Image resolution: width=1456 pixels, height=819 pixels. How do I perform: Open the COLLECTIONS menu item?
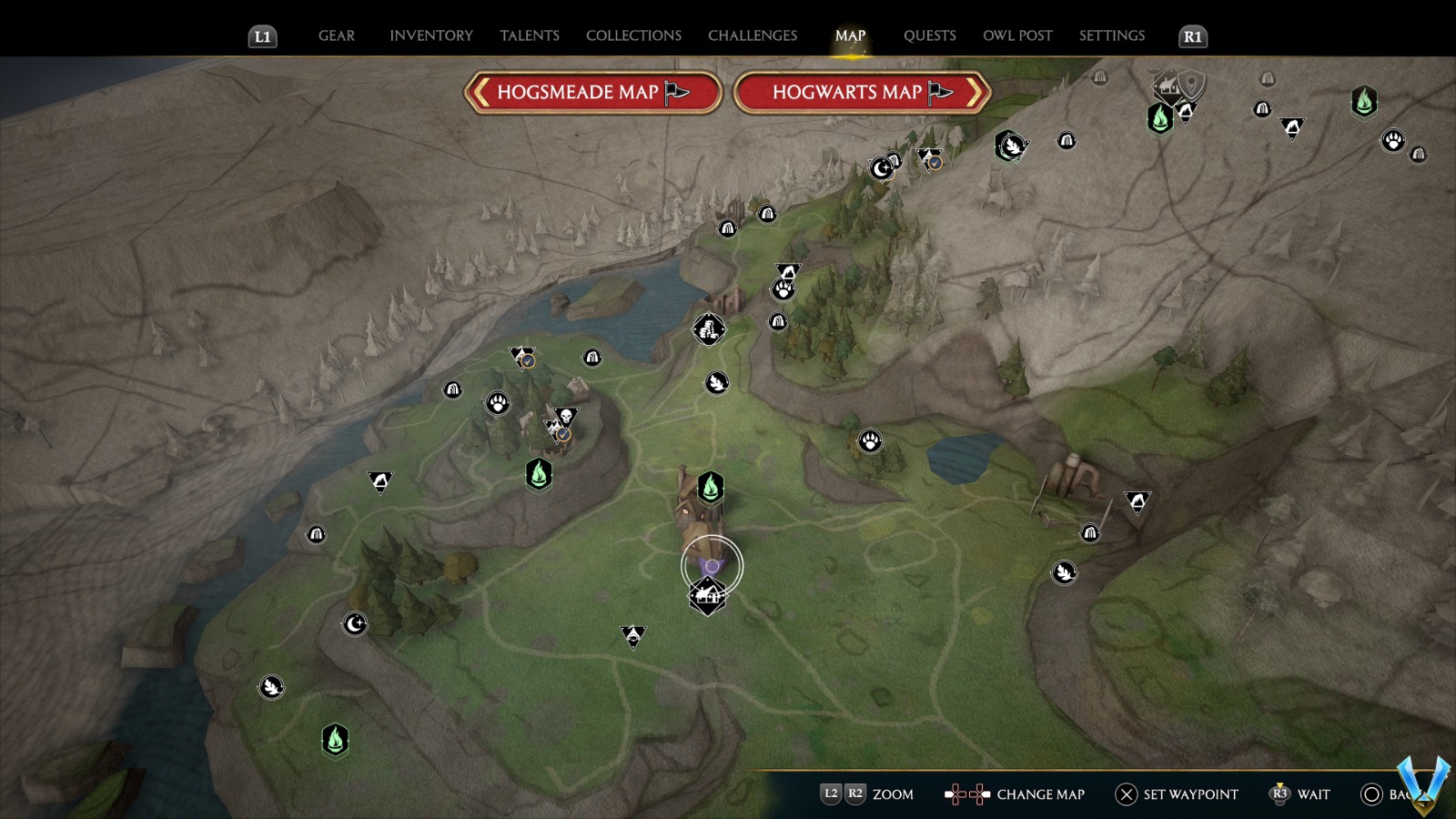pos(632,35)
